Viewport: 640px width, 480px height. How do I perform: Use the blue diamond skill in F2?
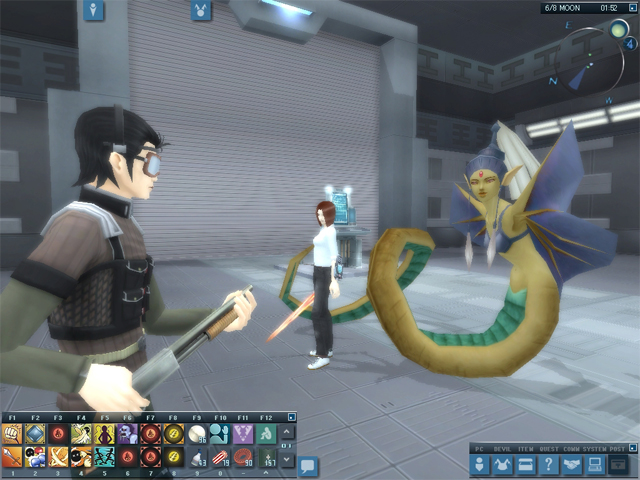coord(35,433)
